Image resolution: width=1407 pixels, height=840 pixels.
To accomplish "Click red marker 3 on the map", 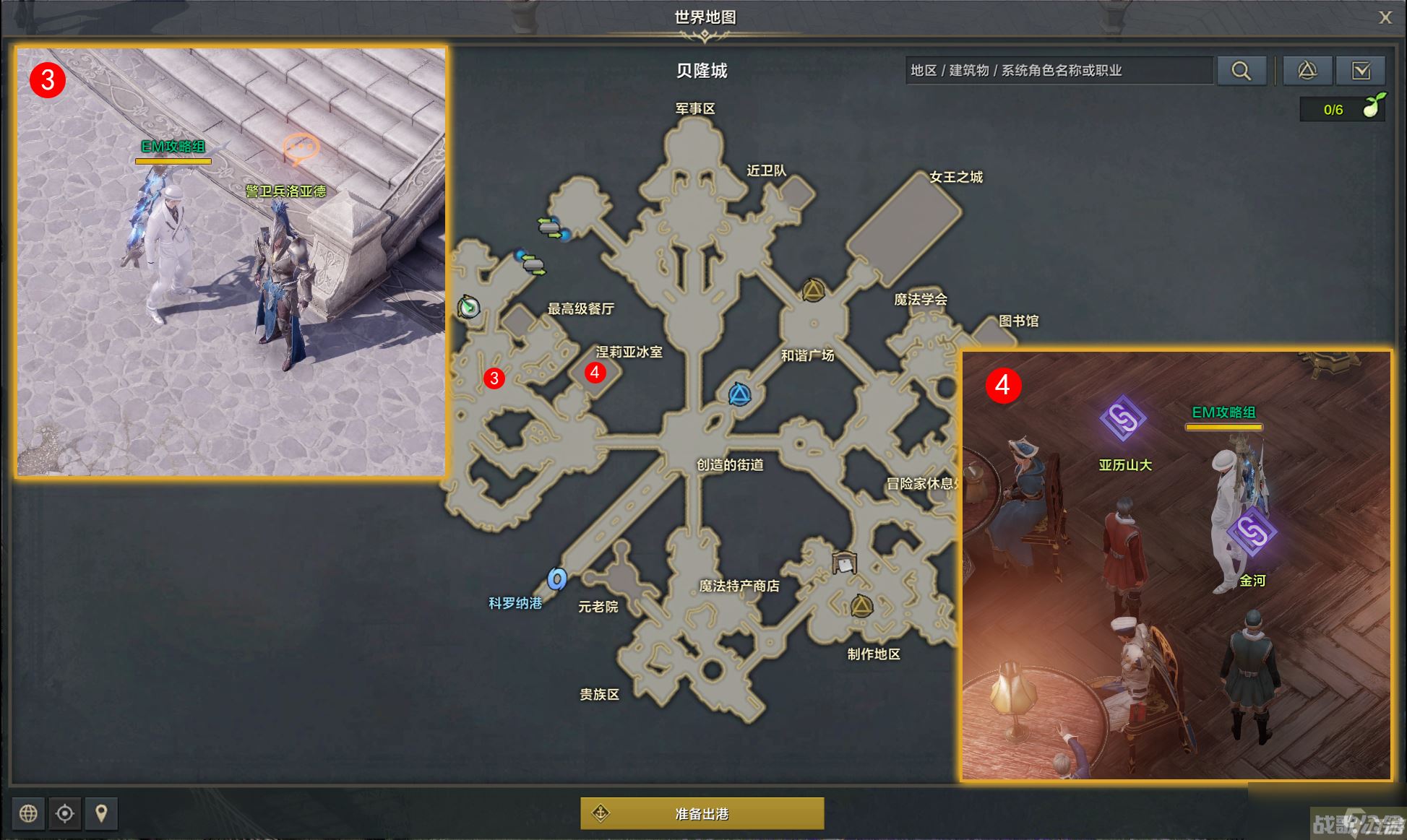I will click(x=494, y=378).
